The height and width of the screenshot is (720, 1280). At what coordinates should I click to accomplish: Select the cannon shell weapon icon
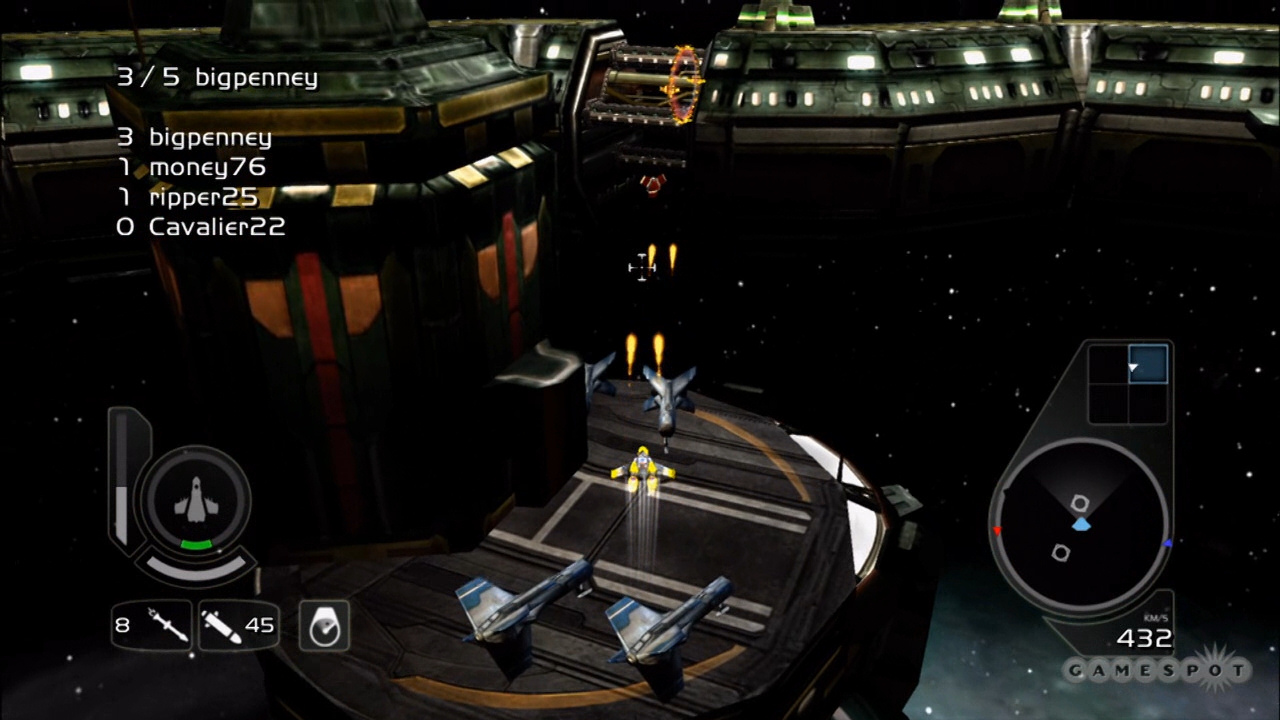(222, 626)
